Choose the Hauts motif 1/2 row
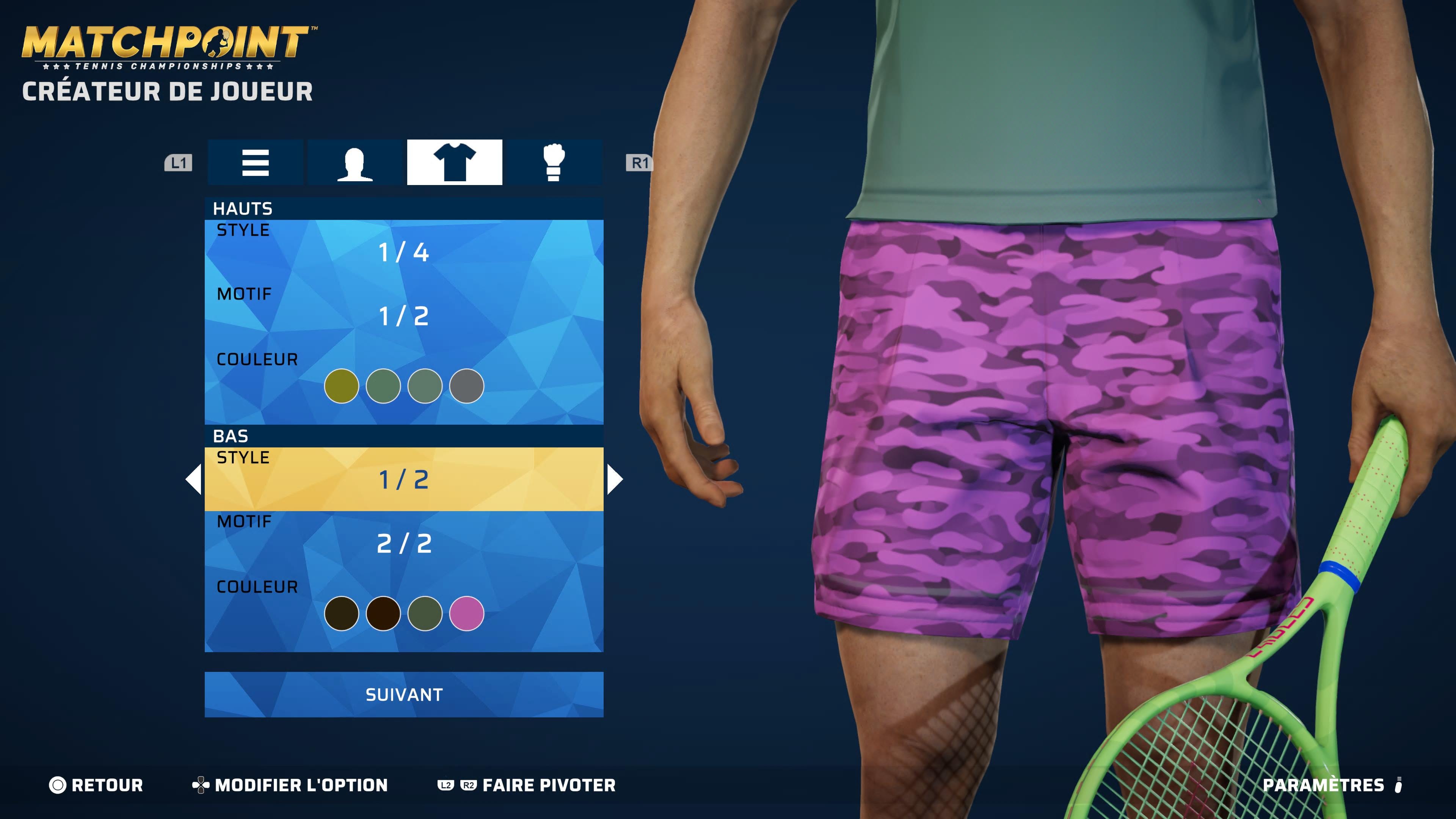Screen dimensions: 1456x819 click(403, 315)
